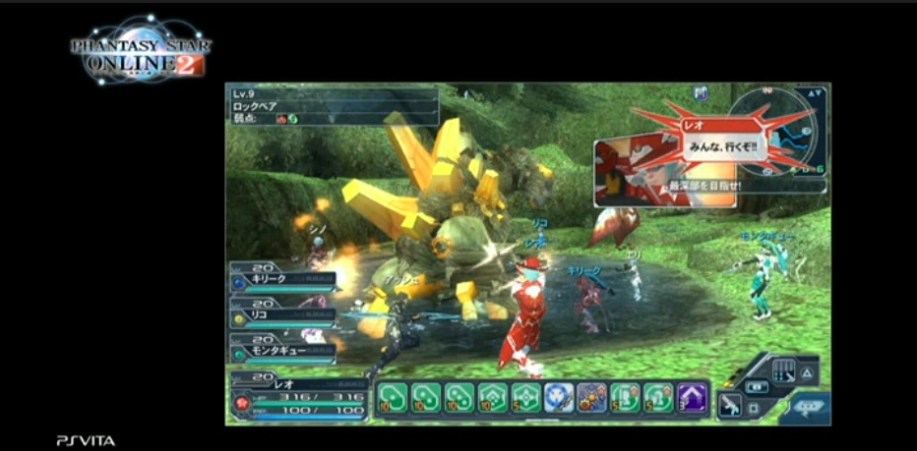This screenshot has width=917, height=451.
Task: Use the purple chevron skill in the hotbar
Action: coord(691,397)
